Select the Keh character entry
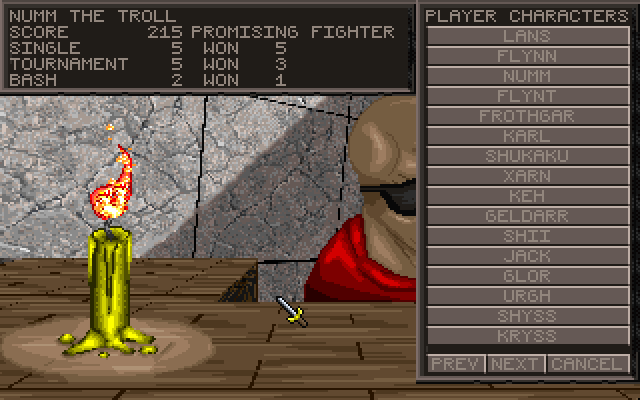Screen dimensions: 640x400 pyautogui.click(x=527, y=196)
